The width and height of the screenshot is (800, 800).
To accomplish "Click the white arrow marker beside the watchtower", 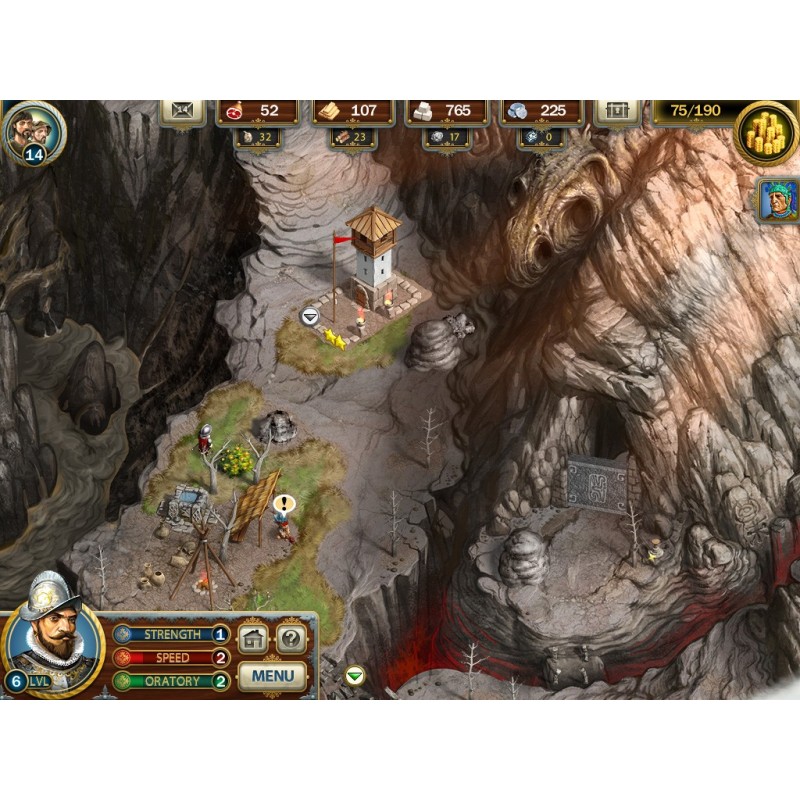I will coord(310,316).
